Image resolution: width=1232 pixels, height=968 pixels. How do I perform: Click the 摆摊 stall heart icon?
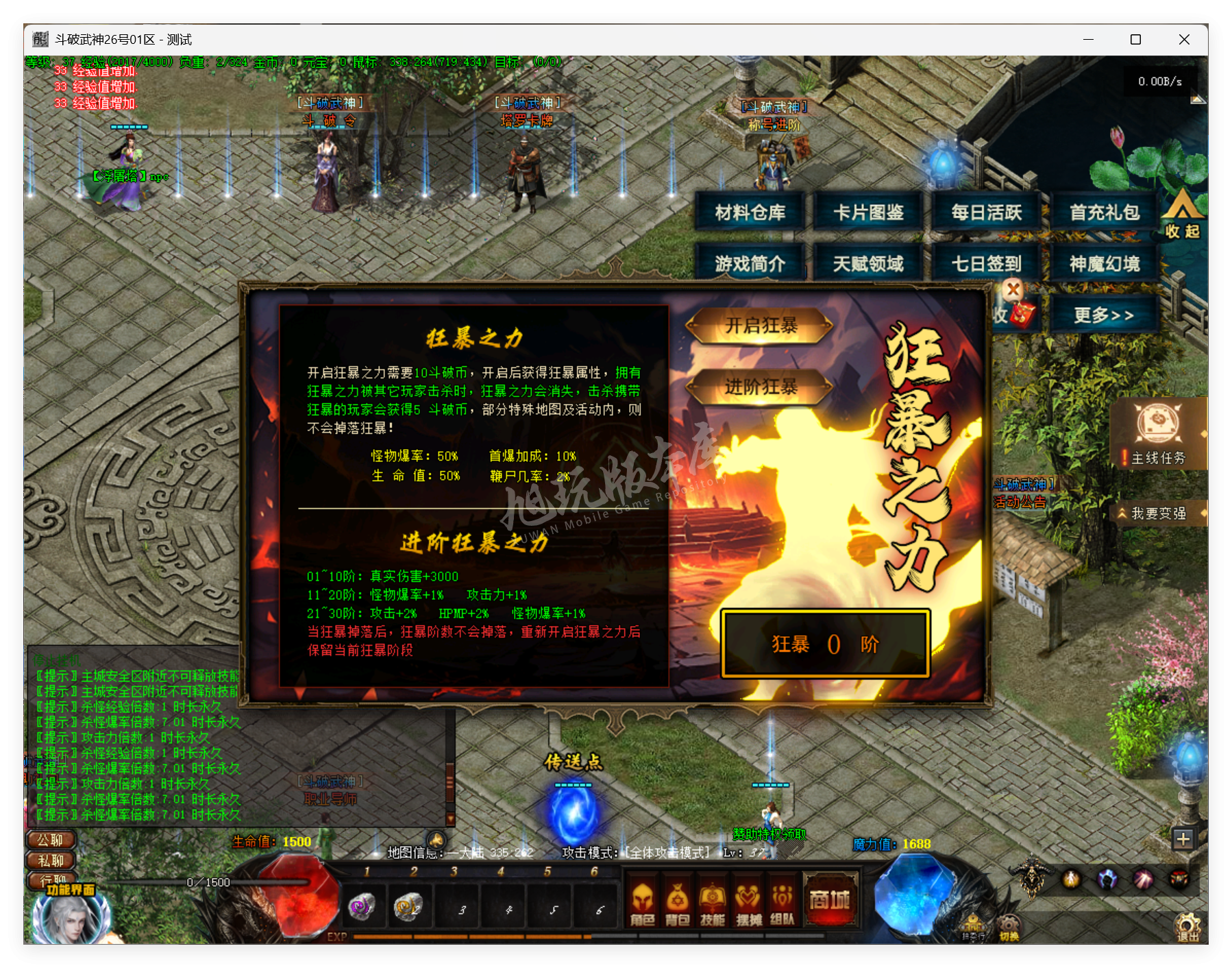pos(748,903)
